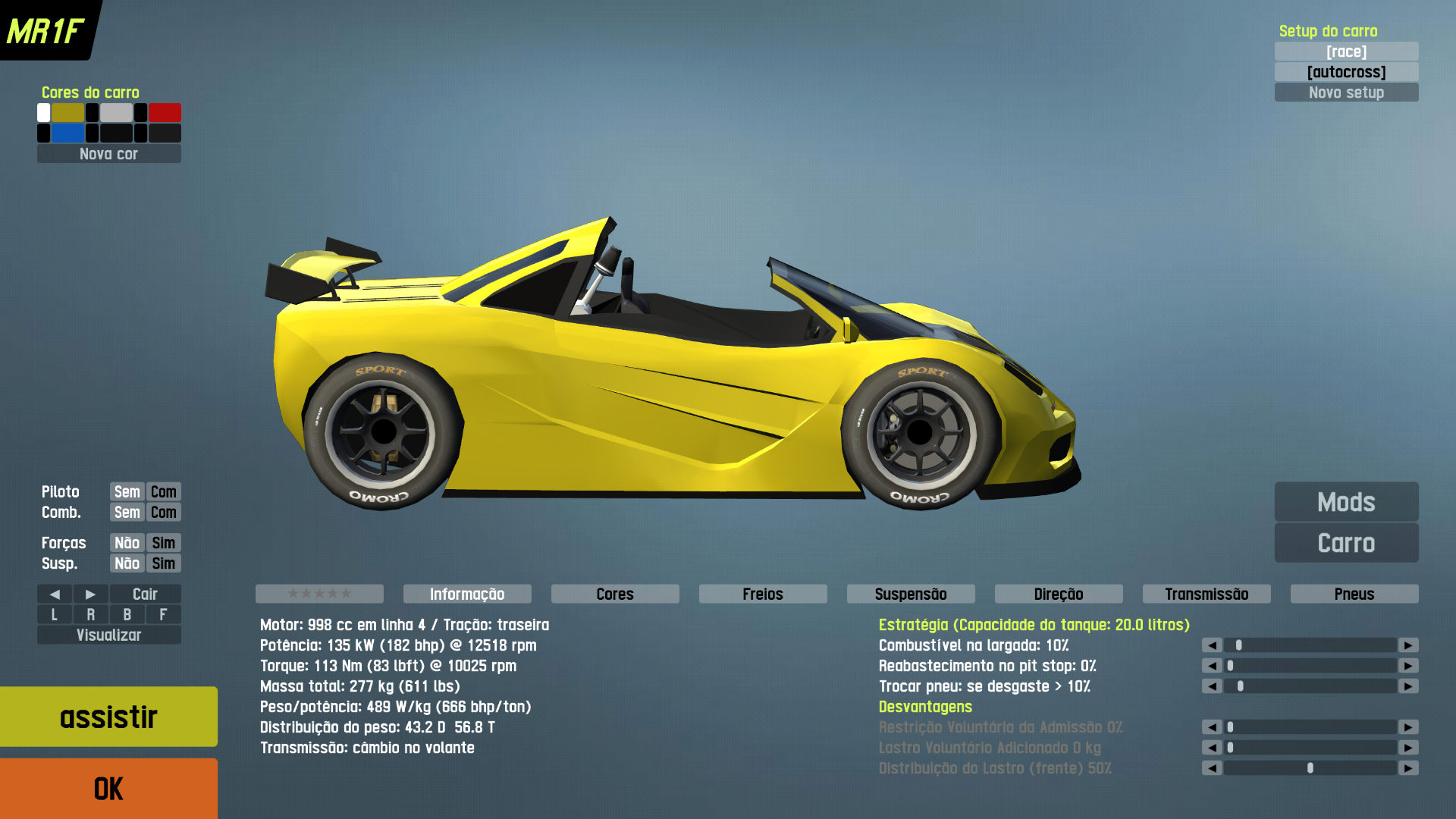Go to the Transmissão tab
This screenshot has width=1456, height=819.
pos(1206,594)
